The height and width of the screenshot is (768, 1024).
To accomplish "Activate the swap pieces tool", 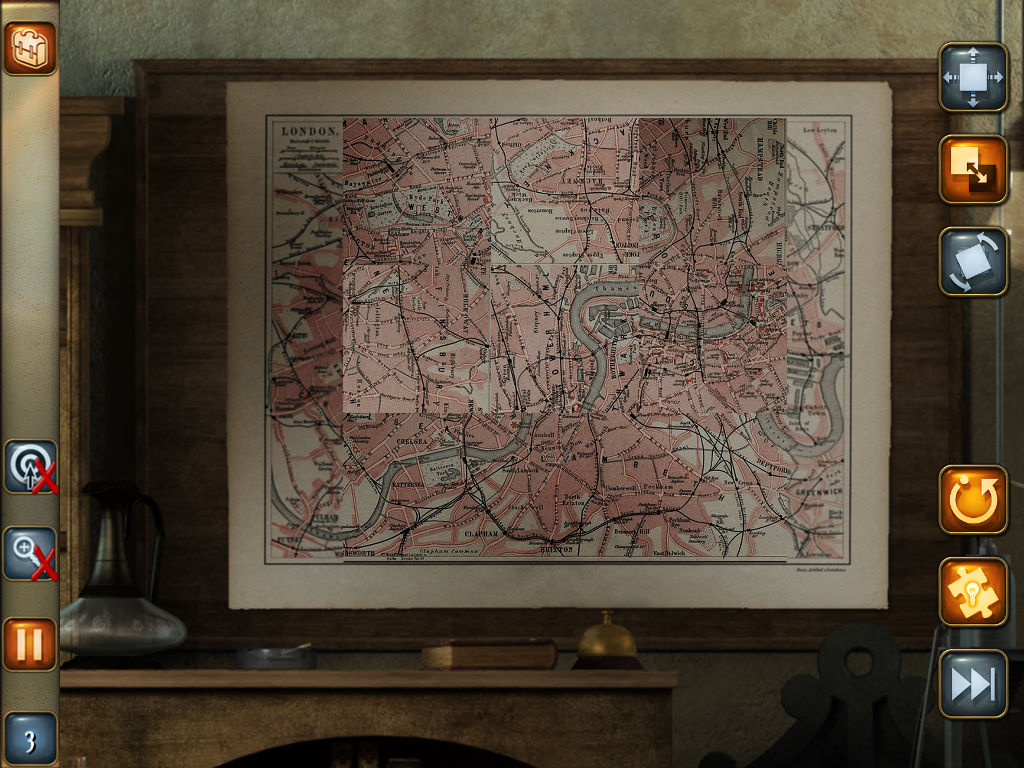I will (x=972, y=169).
